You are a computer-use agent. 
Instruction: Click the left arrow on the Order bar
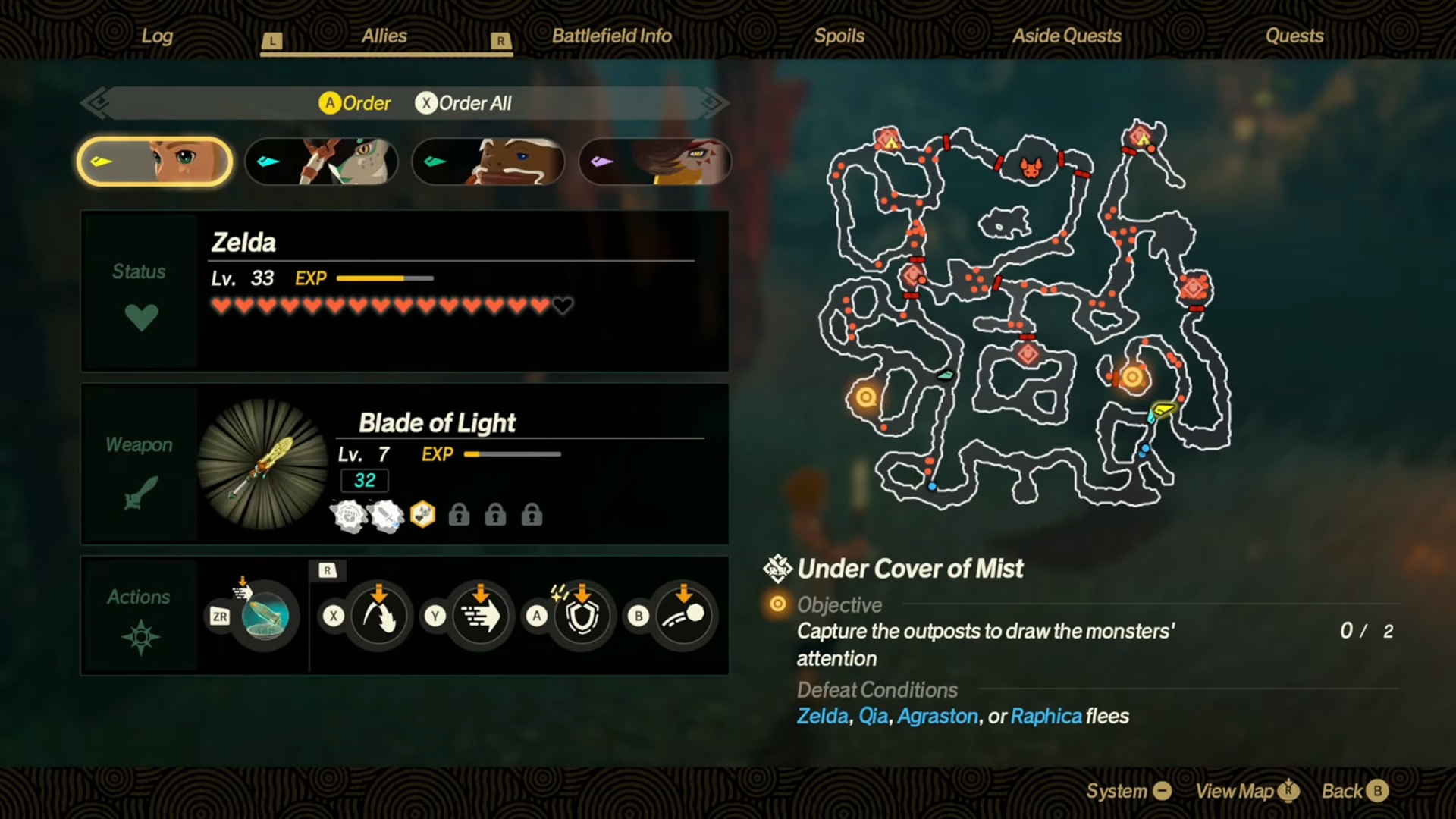97,103
